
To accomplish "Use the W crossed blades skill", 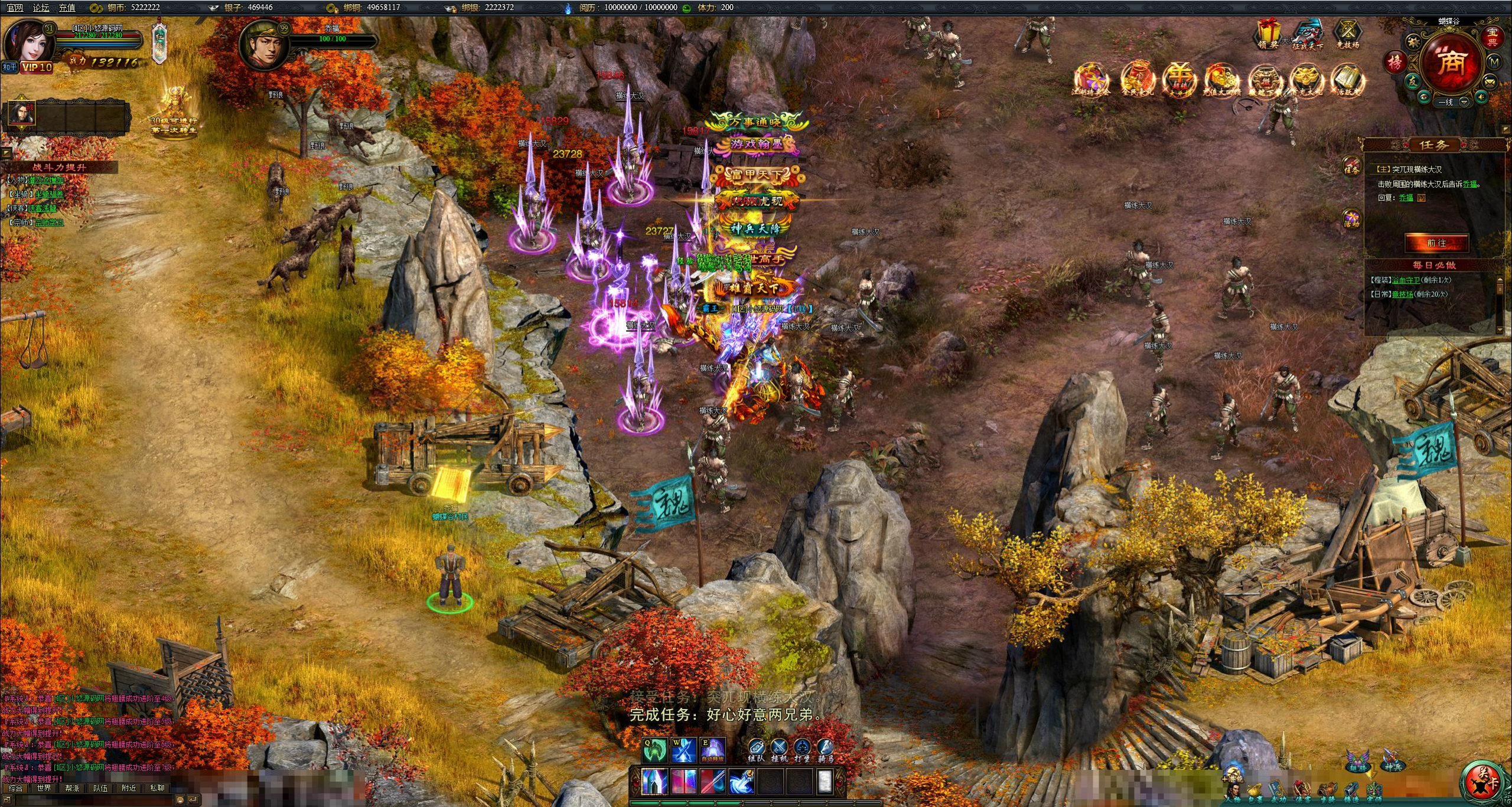I will [683, 750].
